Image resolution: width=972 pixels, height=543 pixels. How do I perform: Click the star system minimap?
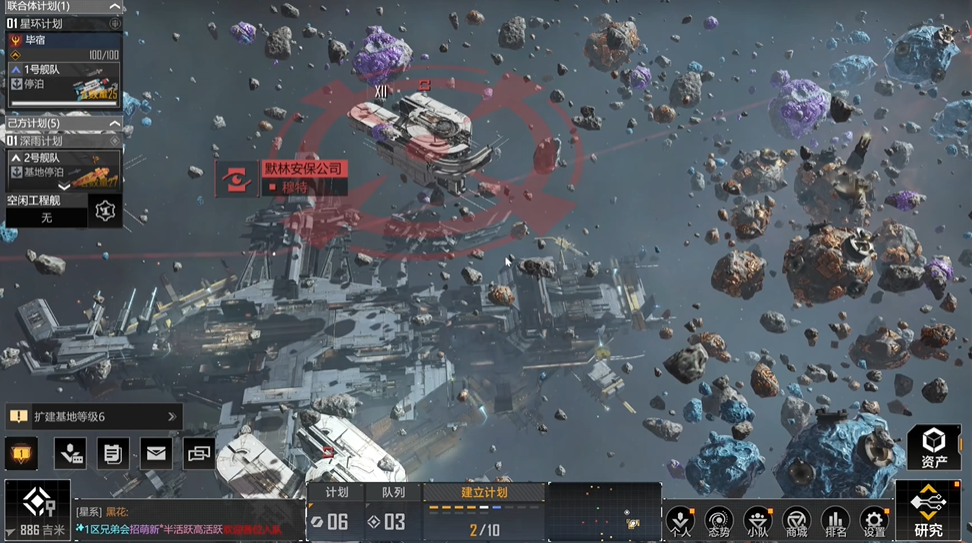(604, 512)
